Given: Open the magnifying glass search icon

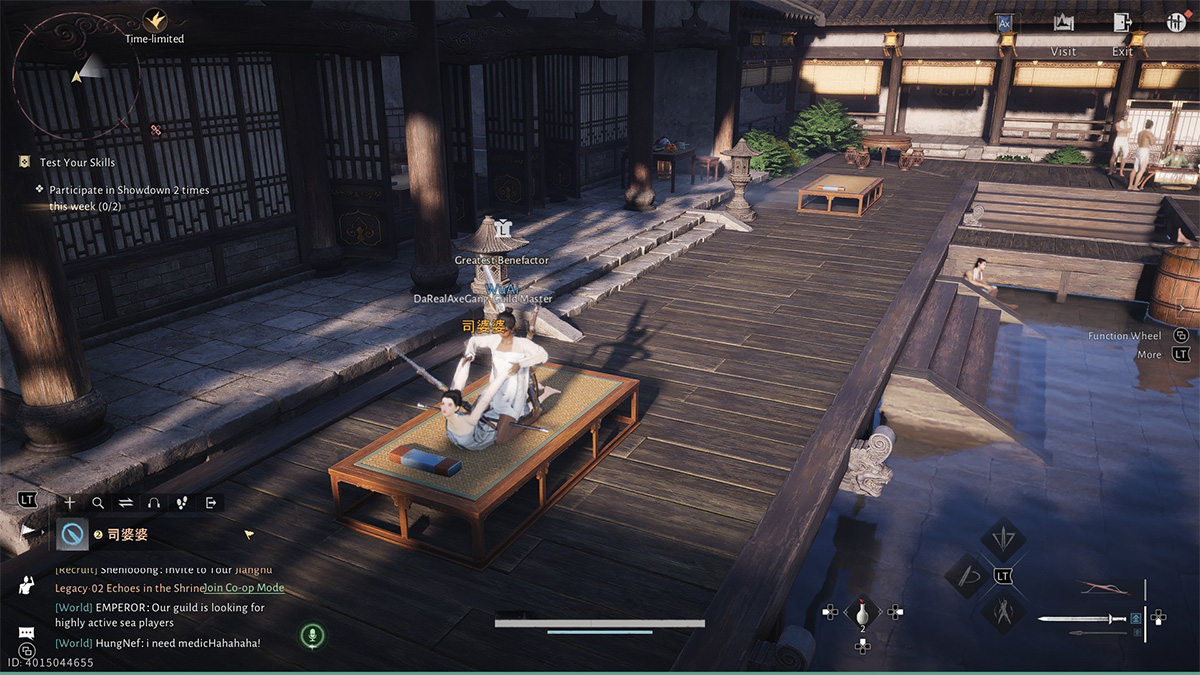Looking at the screenshot, I should coord(98,502).
